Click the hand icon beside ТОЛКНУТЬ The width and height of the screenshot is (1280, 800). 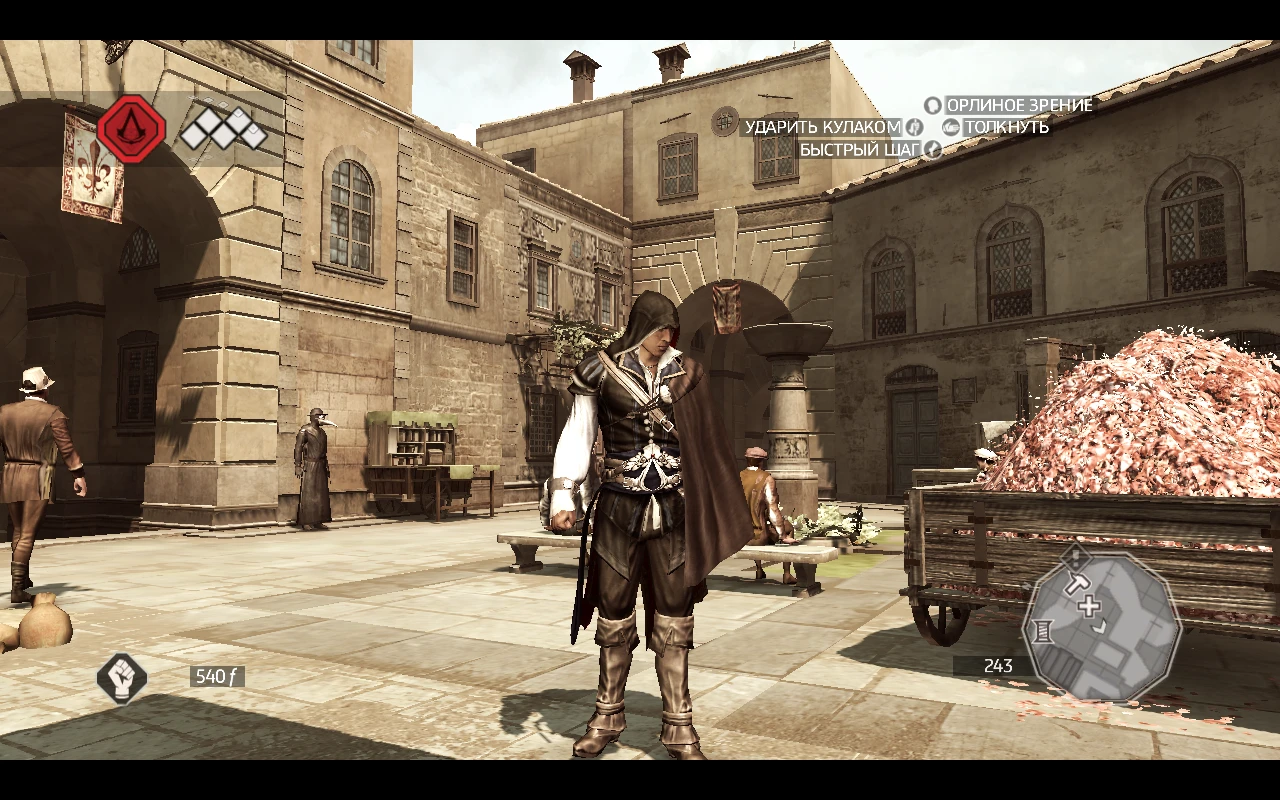pyautogui.click(x=949, y=127)
